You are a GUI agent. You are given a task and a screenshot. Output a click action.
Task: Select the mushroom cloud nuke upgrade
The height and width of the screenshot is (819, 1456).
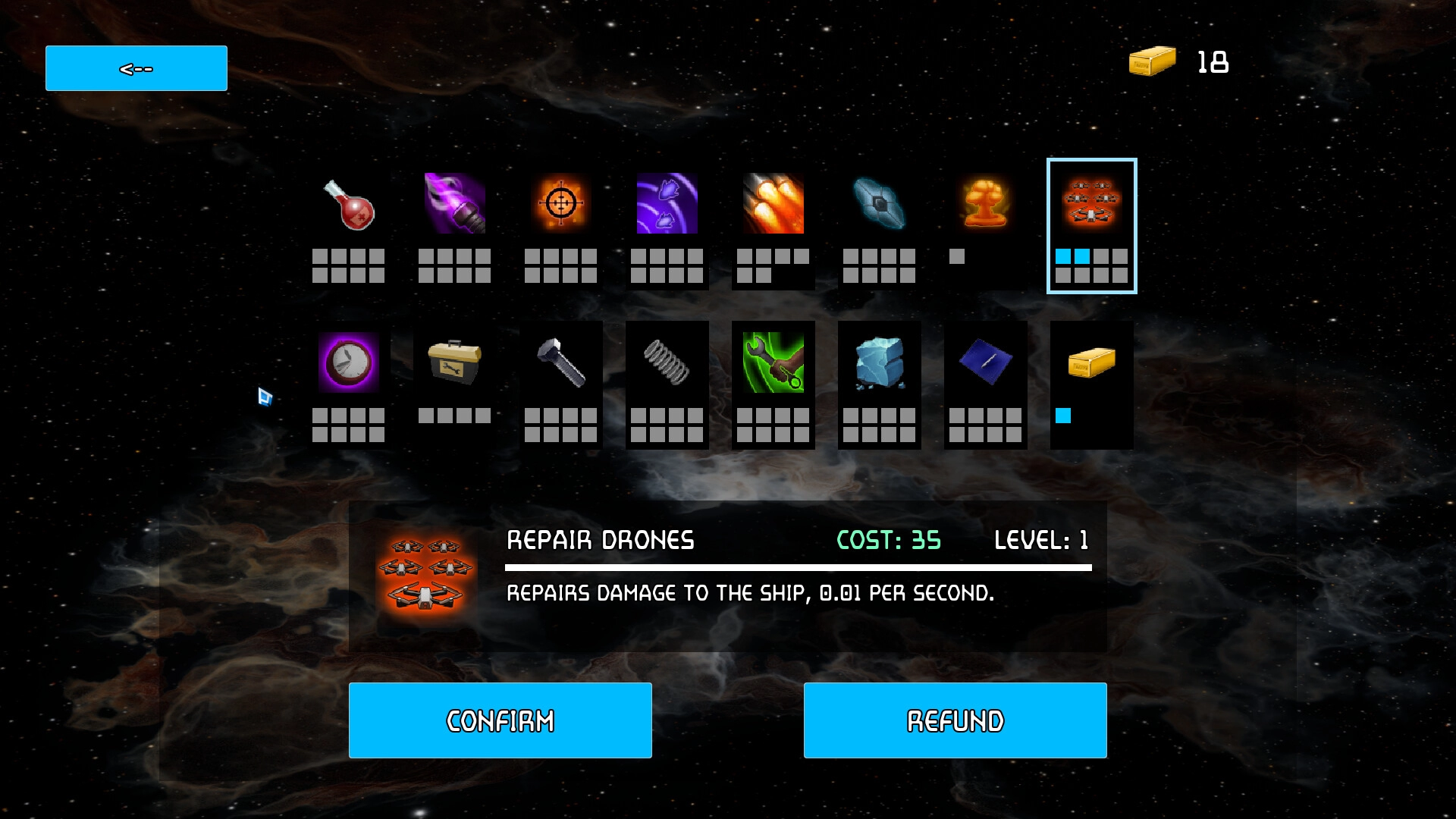click(x=986, y=203)
